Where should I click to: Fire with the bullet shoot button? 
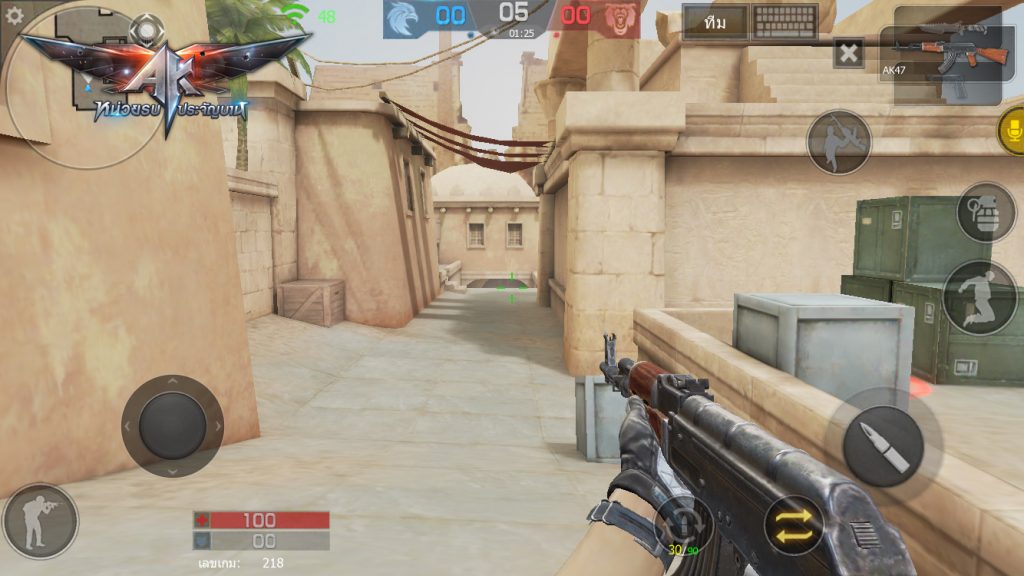[883, 445]
